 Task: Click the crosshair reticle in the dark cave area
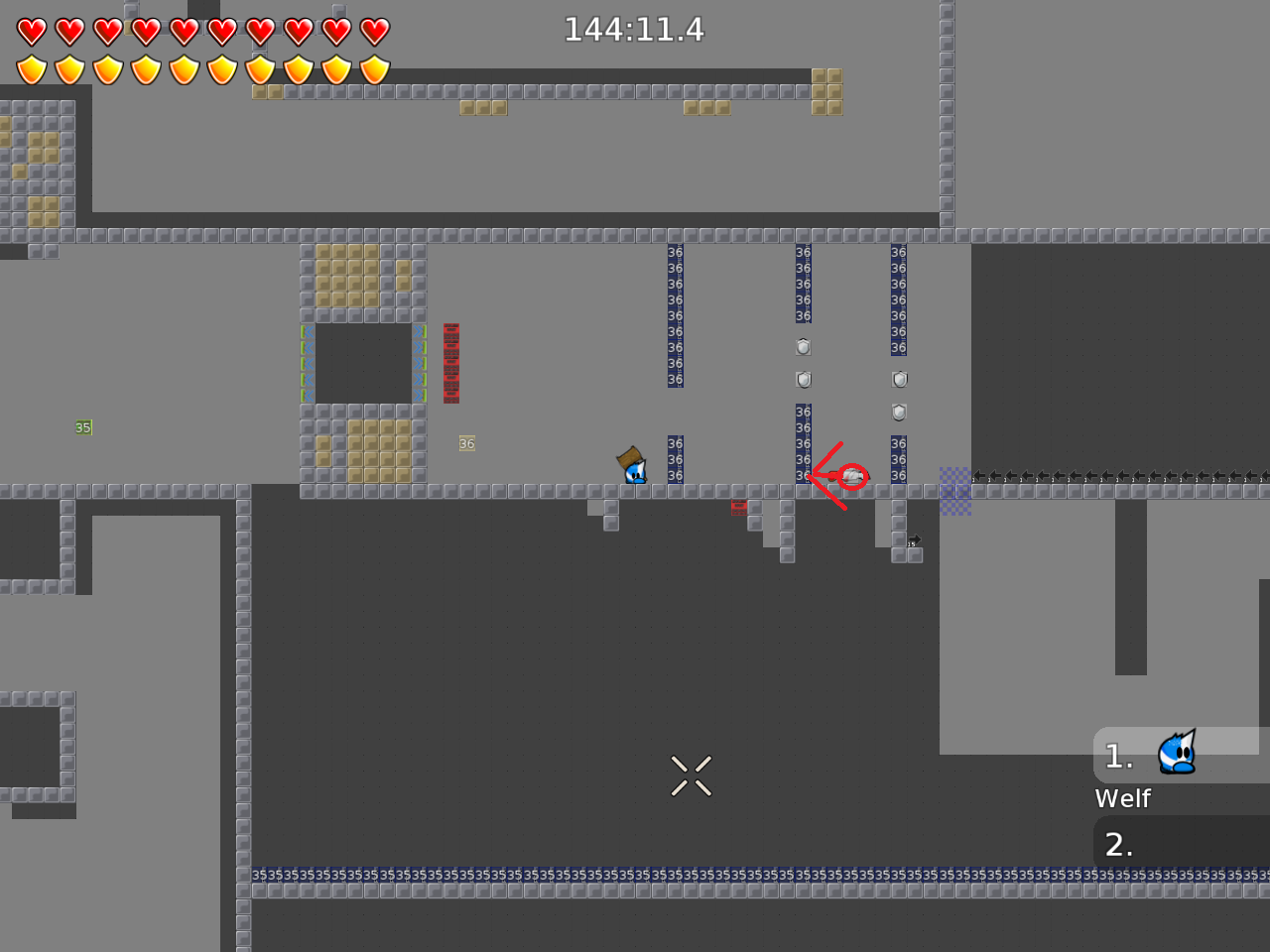pyautogui.click(x=691, y=775)
